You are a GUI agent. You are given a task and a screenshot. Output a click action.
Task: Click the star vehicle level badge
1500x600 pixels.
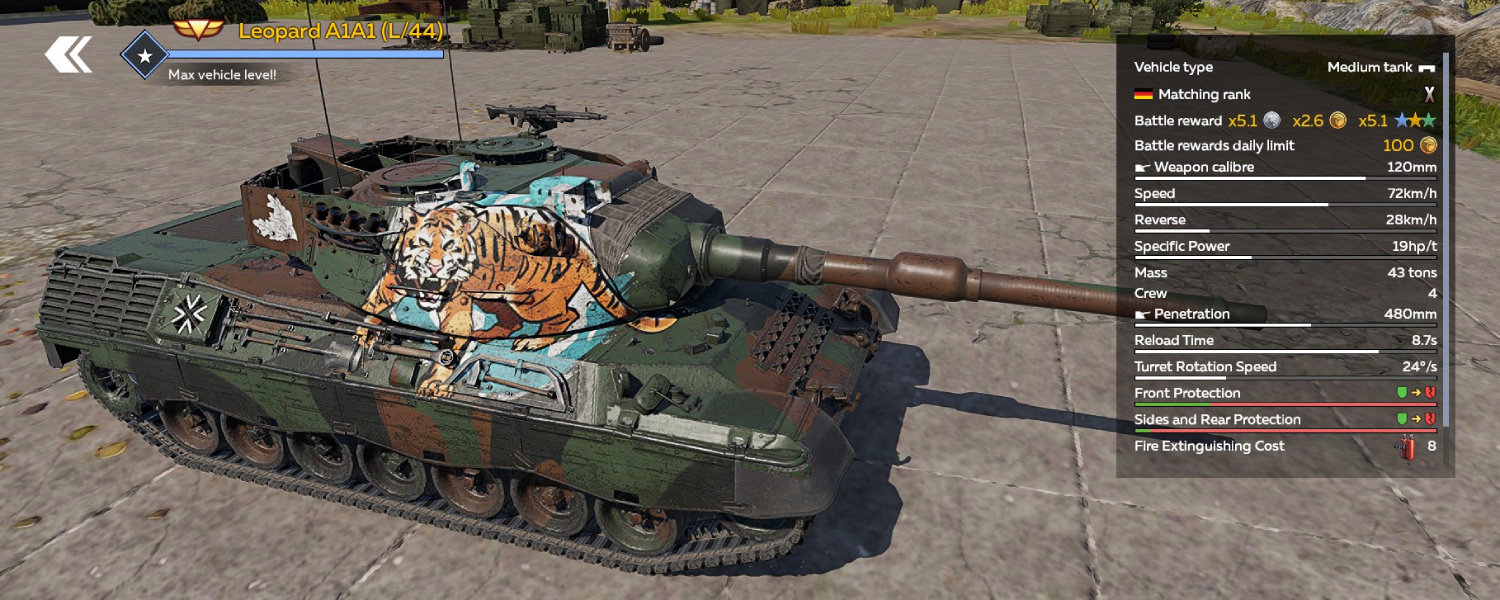click(x=144, y=55)
